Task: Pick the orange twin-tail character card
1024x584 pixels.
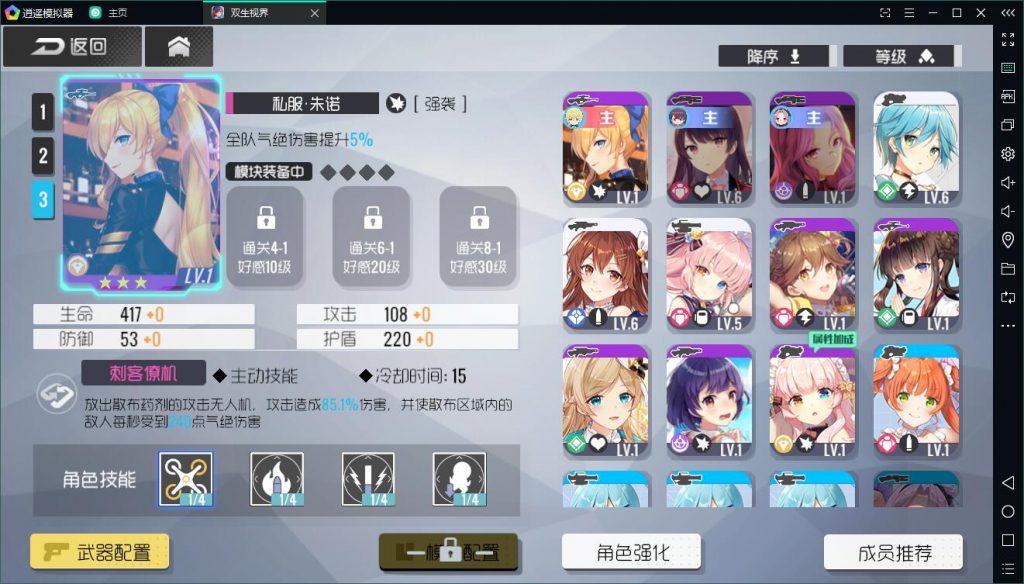Action: (x=916, y=401)
